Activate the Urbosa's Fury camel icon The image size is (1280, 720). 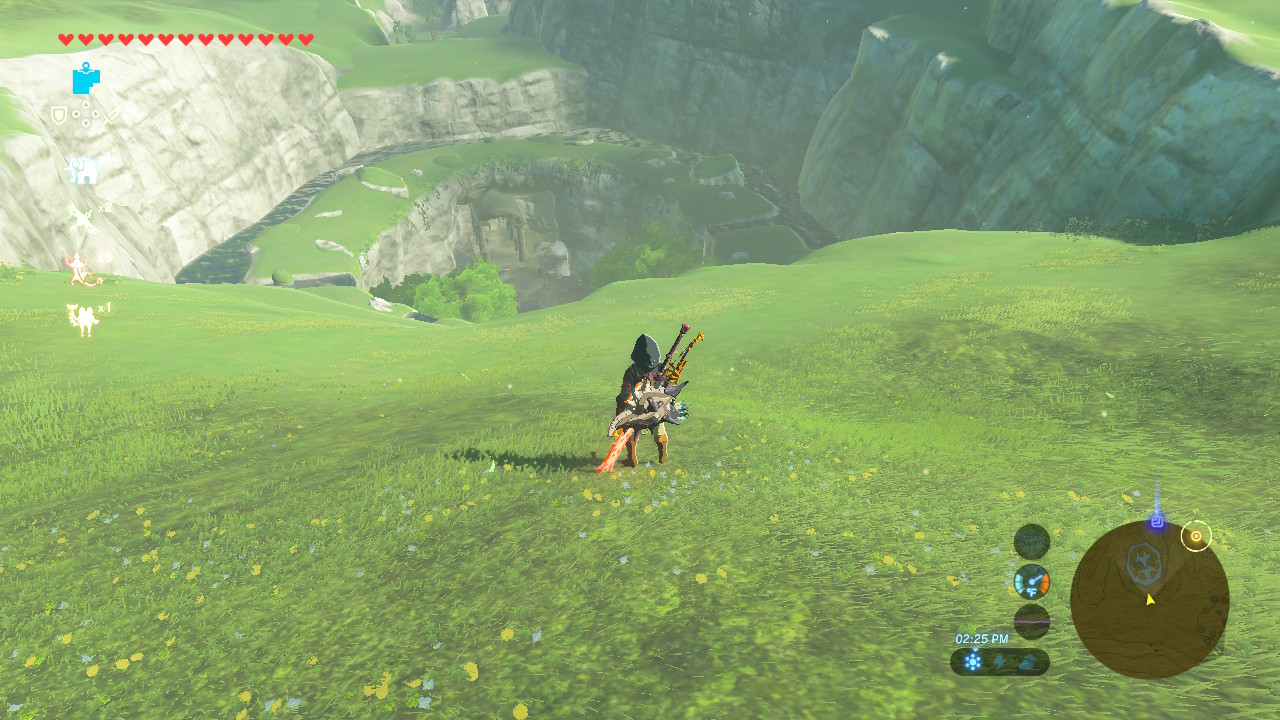(x=82, y=318)
